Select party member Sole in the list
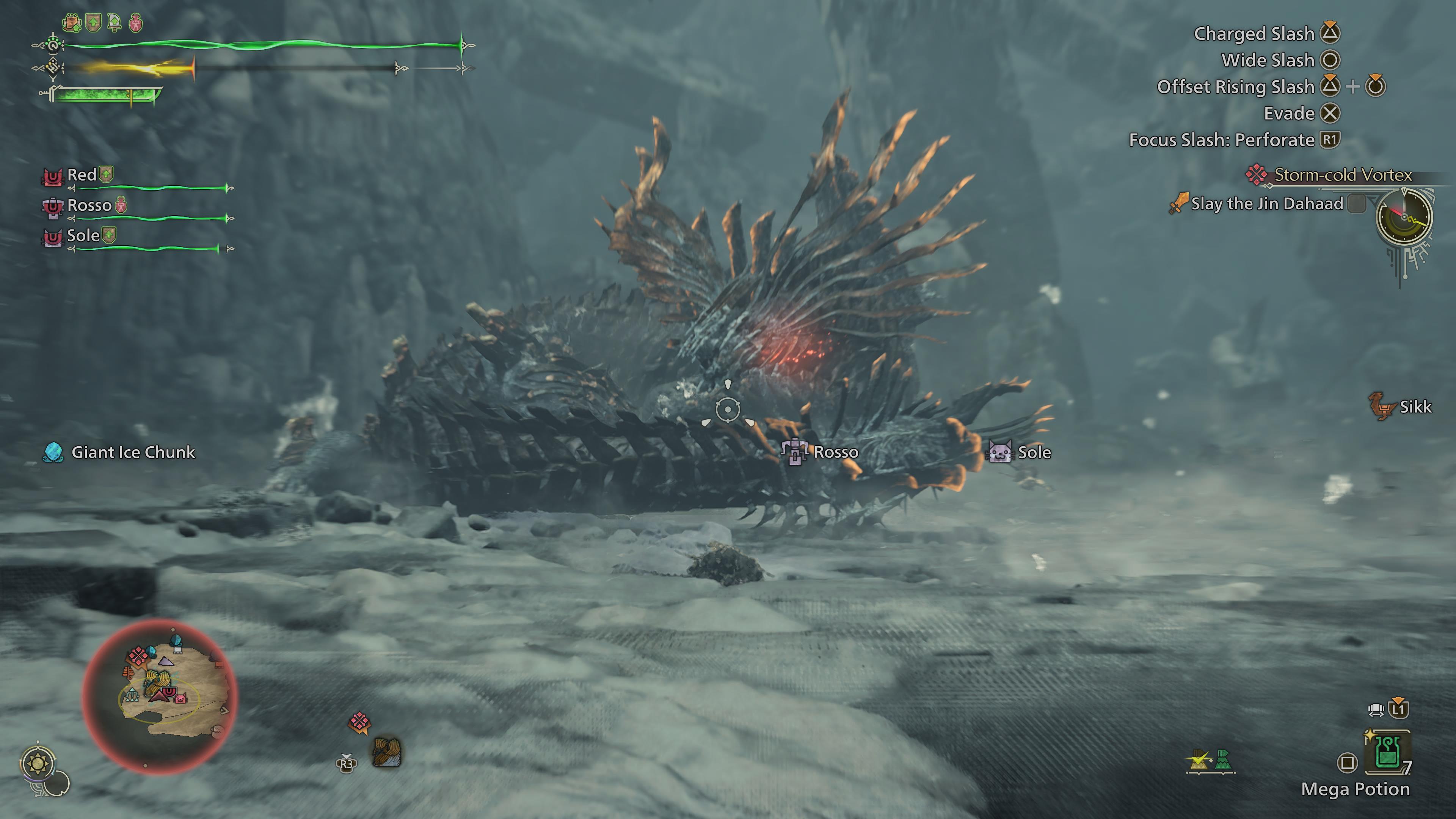The height and width of the screenshot is (819, 1456). (83, 236)
